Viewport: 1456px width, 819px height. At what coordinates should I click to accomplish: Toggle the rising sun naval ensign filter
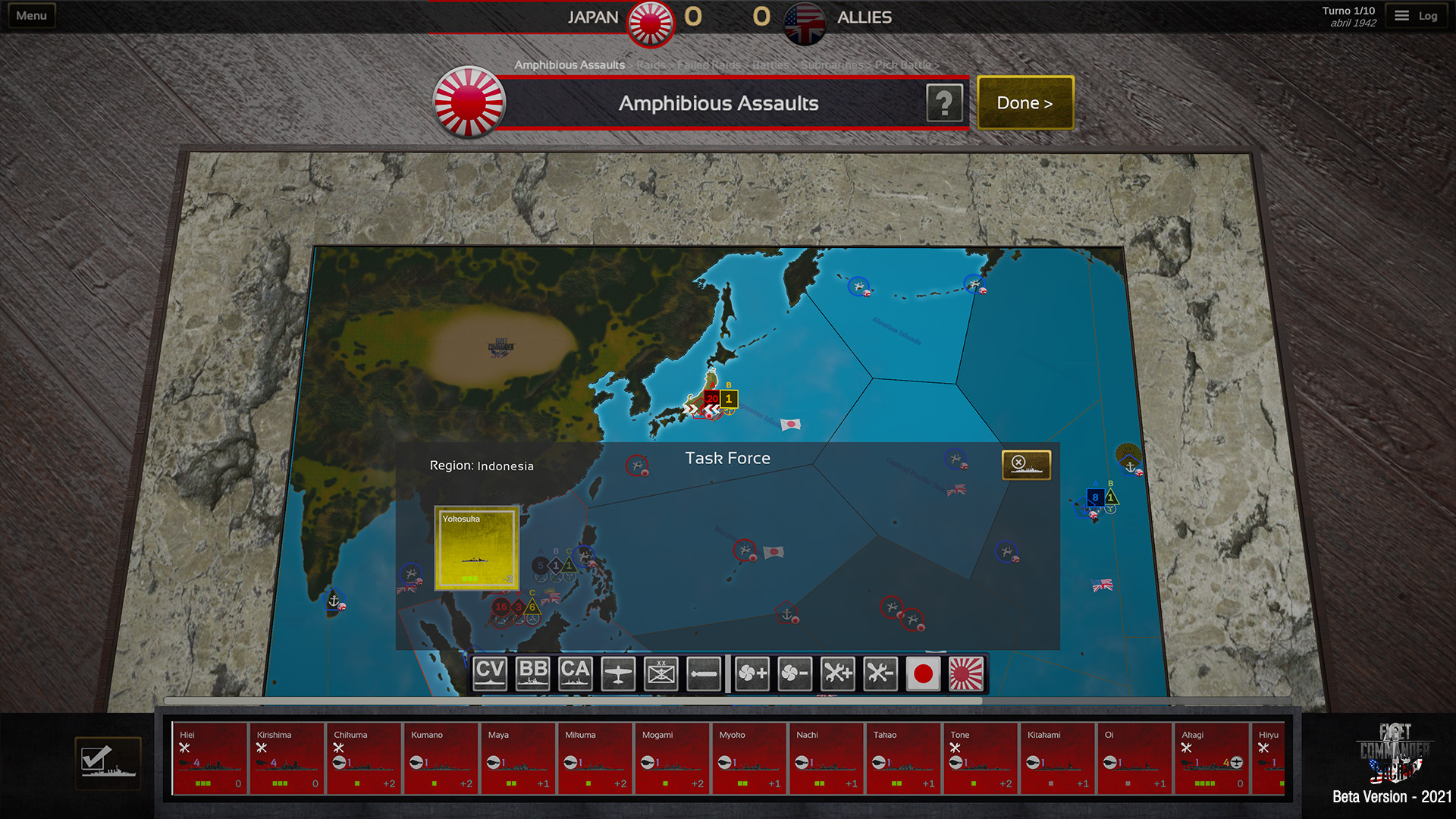pos(967,673)
